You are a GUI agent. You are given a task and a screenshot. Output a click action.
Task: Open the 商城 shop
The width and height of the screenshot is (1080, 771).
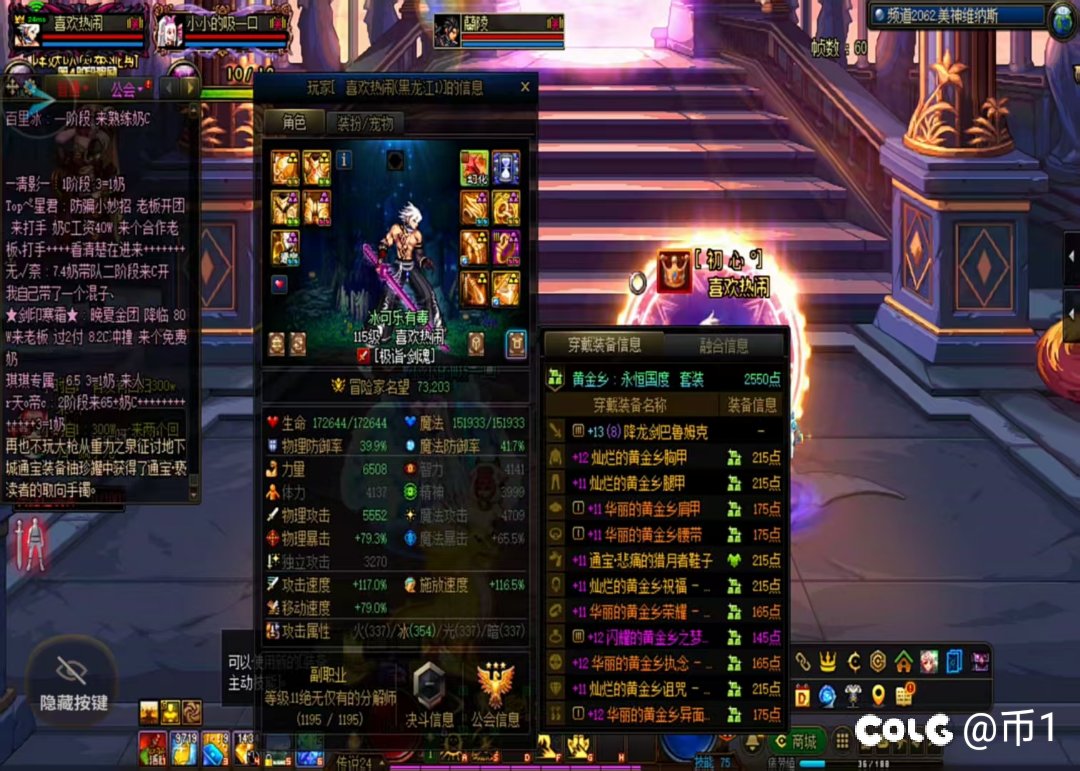795,741
